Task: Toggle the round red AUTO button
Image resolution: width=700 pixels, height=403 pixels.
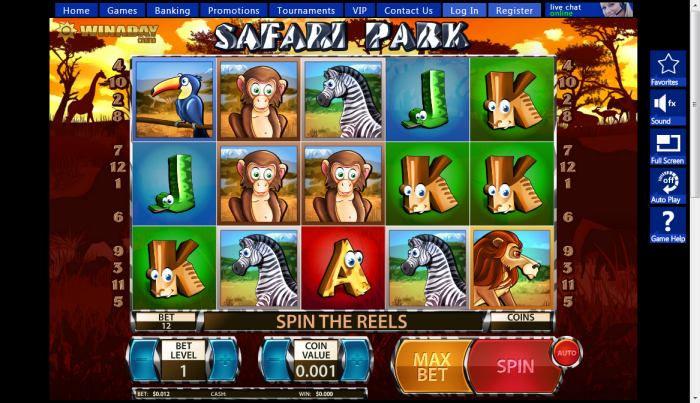Action: [566, 352]
